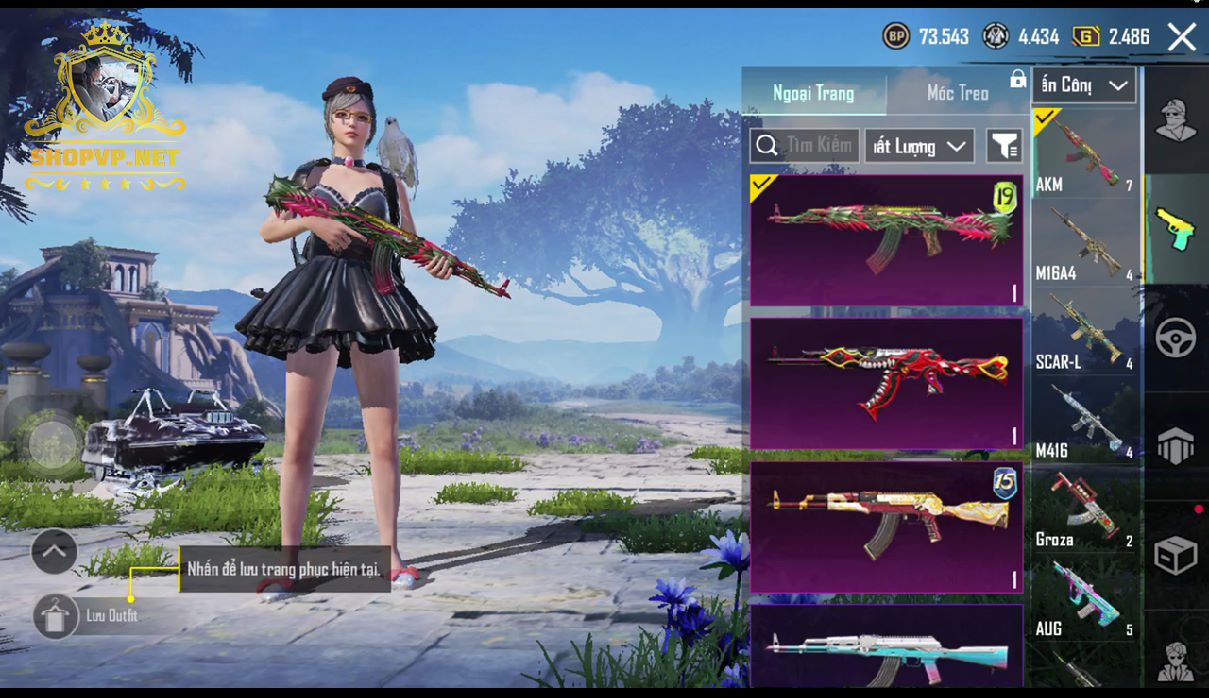
Task: Open the Móc Treo tab
Action: pyautogui.click(x=957, y=93)
